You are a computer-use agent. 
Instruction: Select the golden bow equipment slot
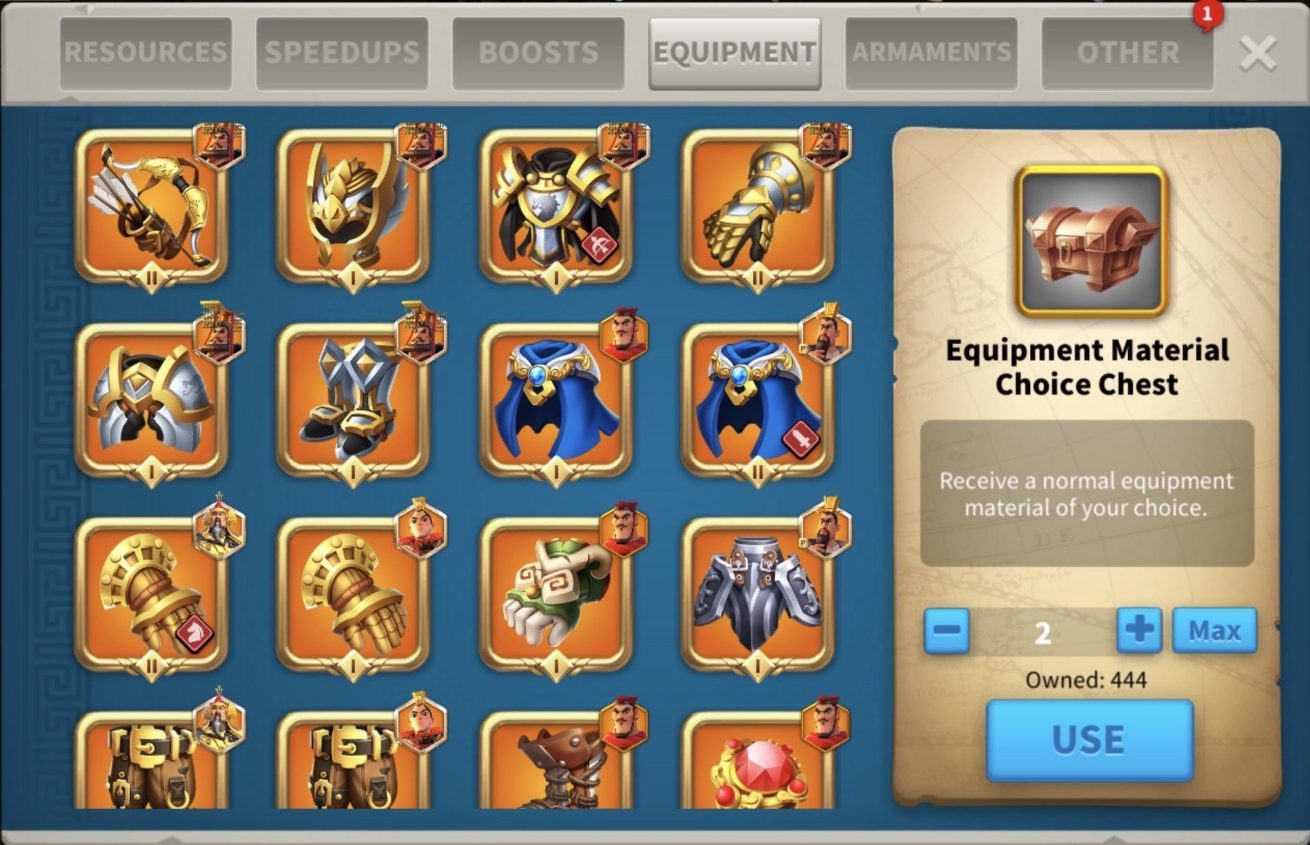point(151,207)
